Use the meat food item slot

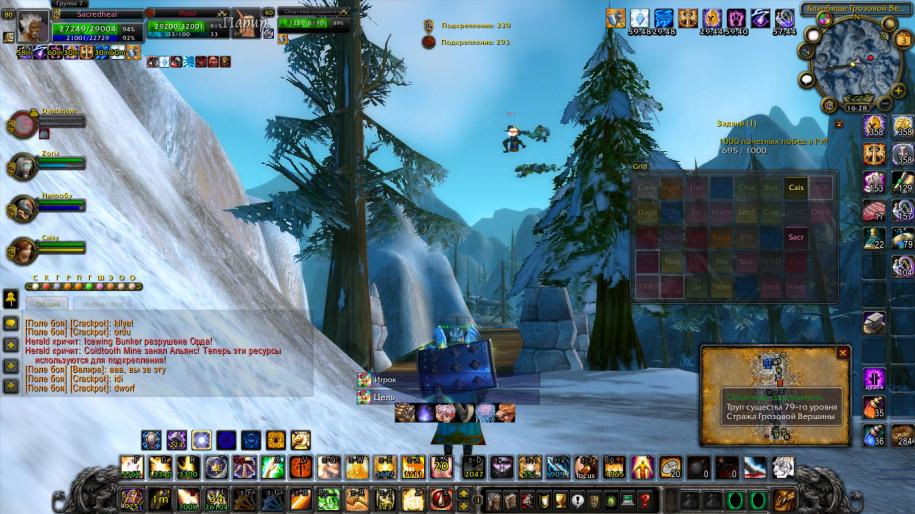coord(875,210)
